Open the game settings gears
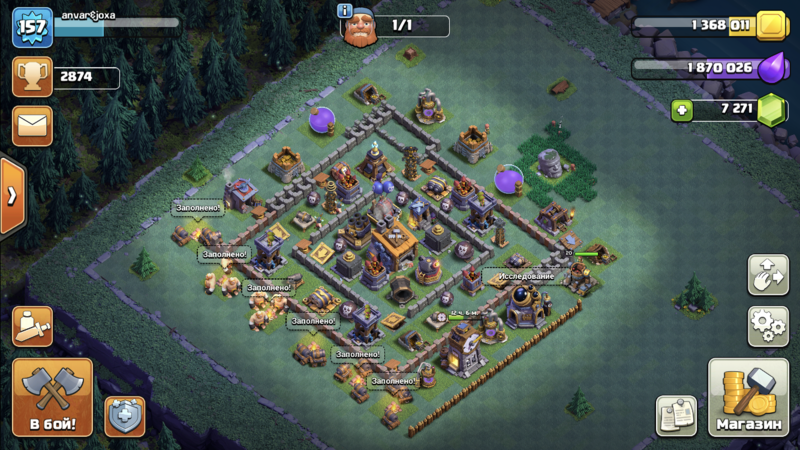 point(768,326)
